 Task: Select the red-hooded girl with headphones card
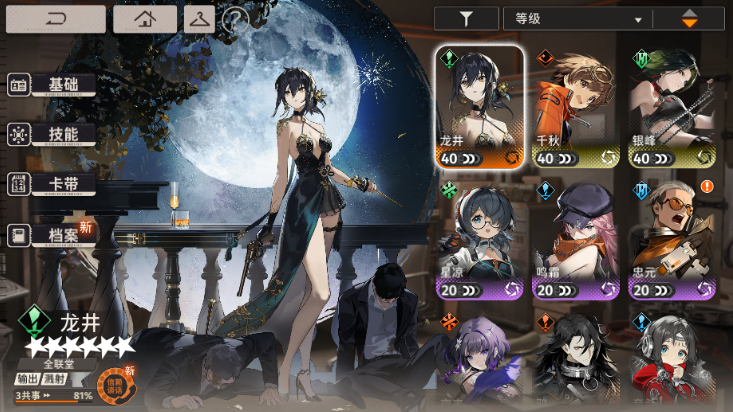point(672,360)
